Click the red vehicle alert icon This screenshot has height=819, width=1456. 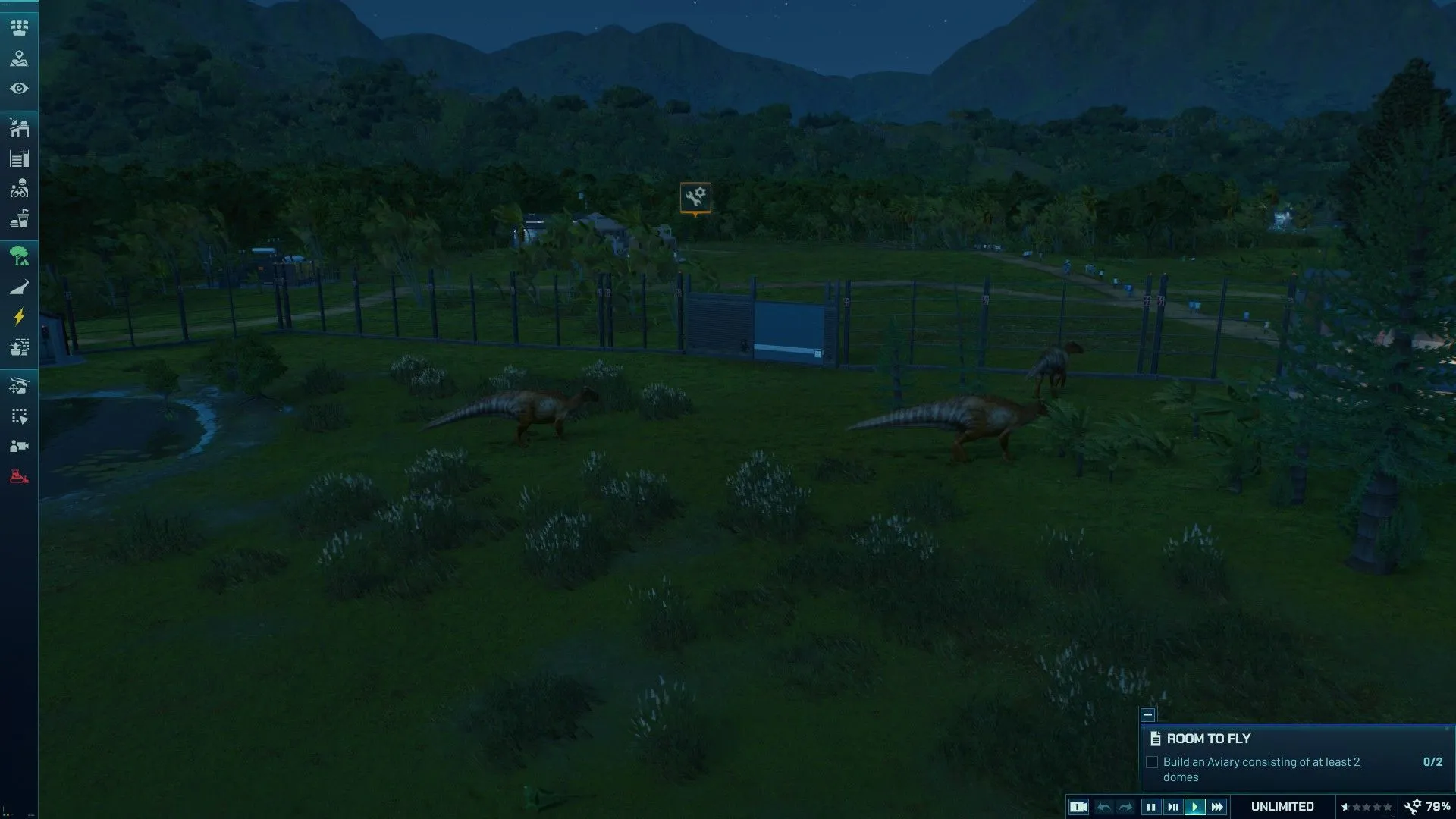coord(19,476)
